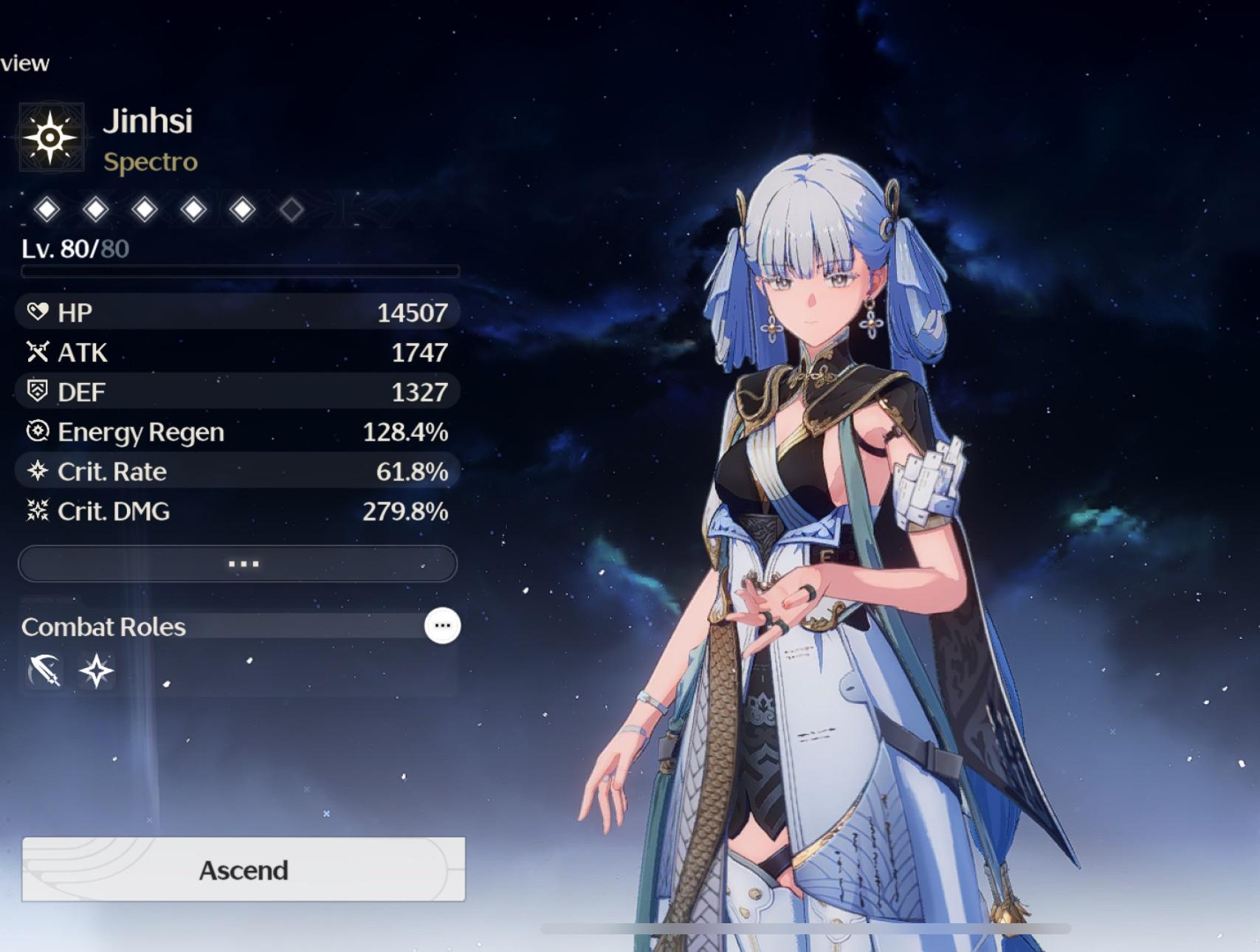This screenshot has width=1260, height=952.
Task: Click the Ascend button
Action: [x=244, y=869]
